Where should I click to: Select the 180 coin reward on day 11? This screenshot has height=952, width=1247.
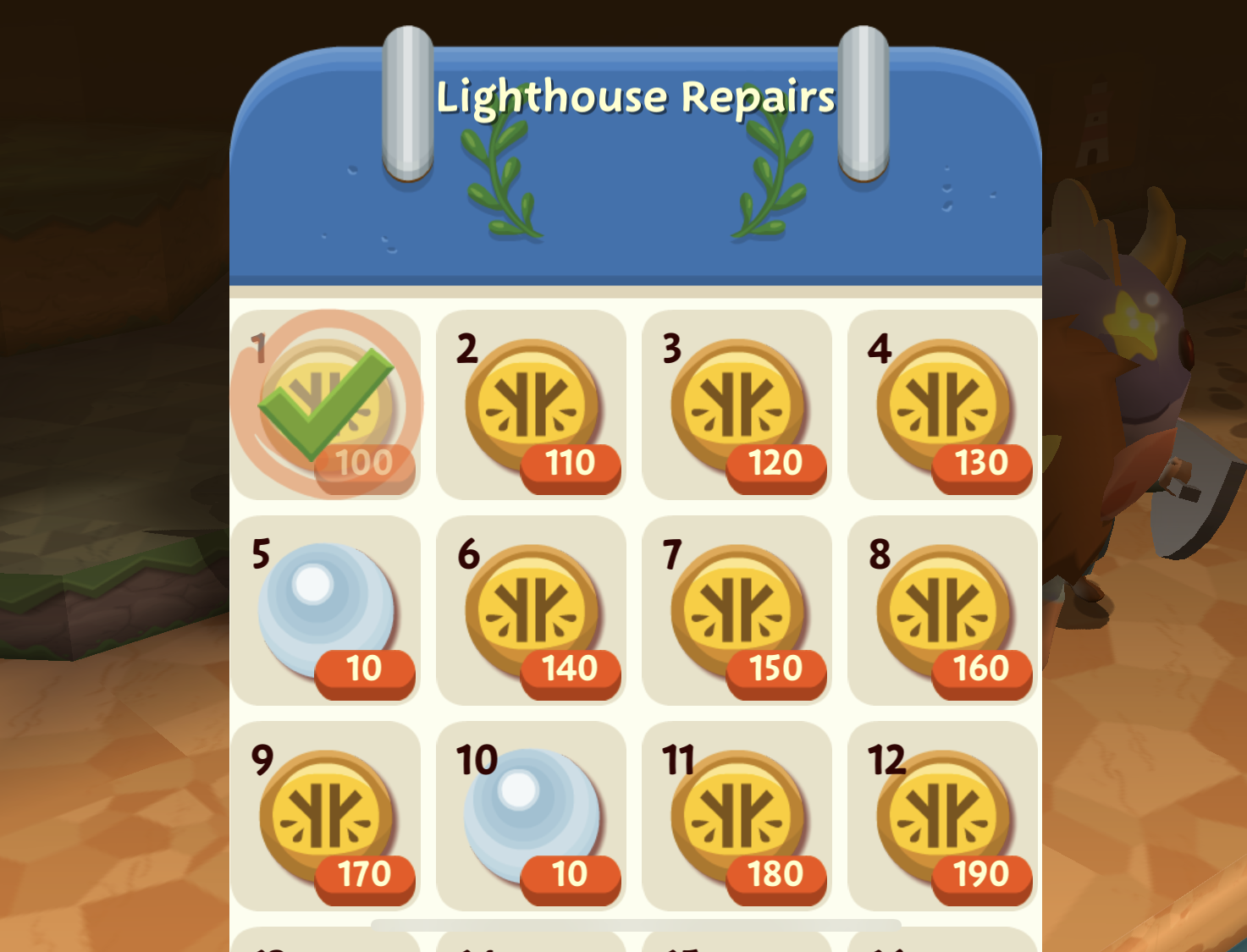[737, 817]
